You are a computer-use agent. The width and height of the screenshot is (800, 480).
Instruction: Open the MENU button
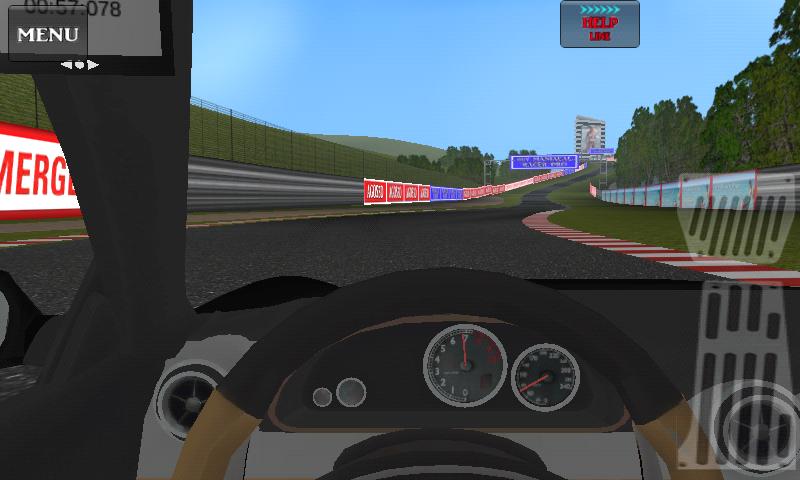point(47,35)
